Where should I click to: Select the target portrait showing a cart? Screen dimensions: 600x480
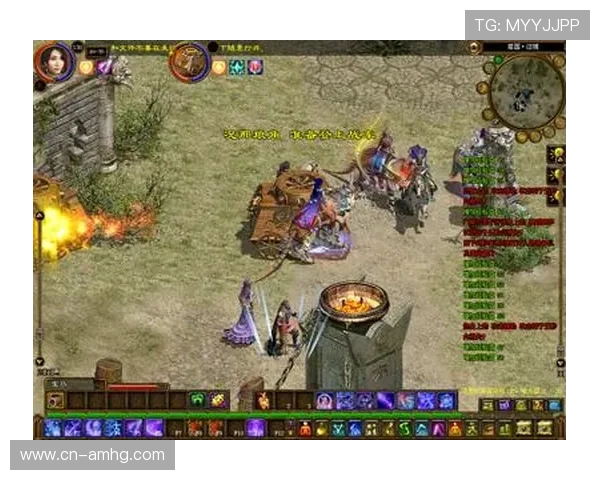pos(187,61)
